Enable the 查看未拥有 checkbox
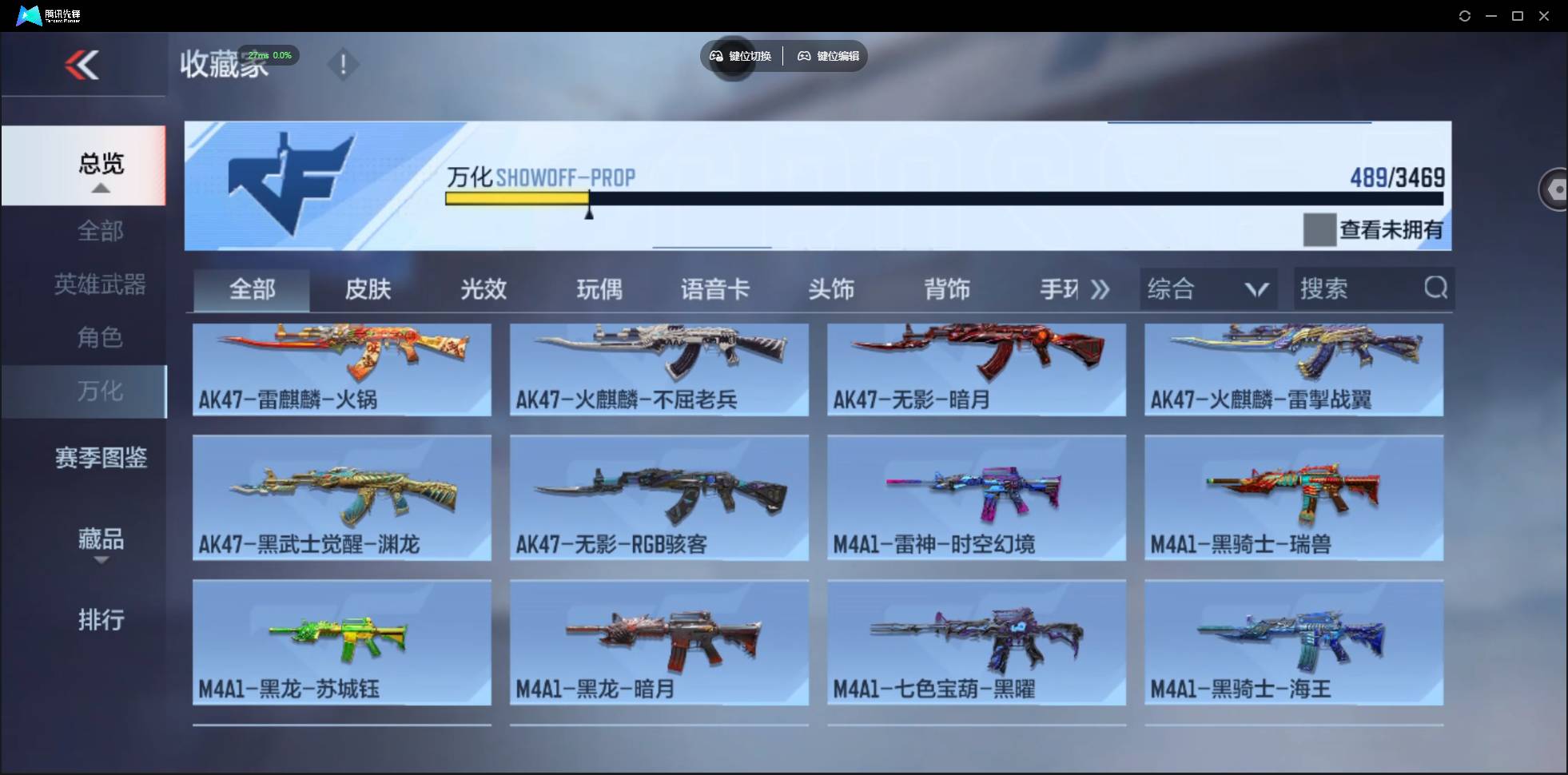 1319,229
